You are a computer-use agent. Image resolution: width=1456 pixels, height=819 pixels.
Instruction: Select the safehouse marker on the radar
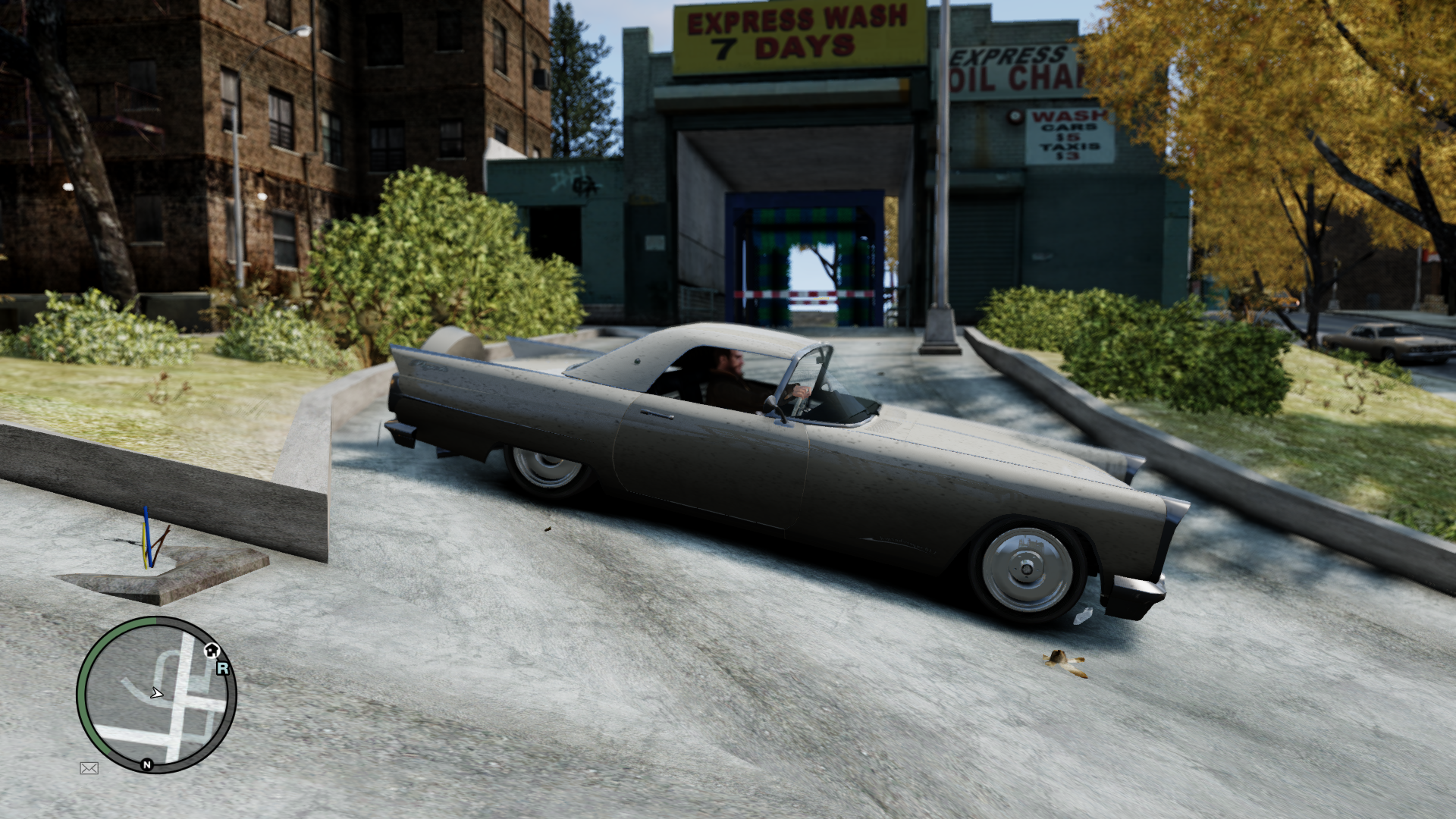click(212, 650)
